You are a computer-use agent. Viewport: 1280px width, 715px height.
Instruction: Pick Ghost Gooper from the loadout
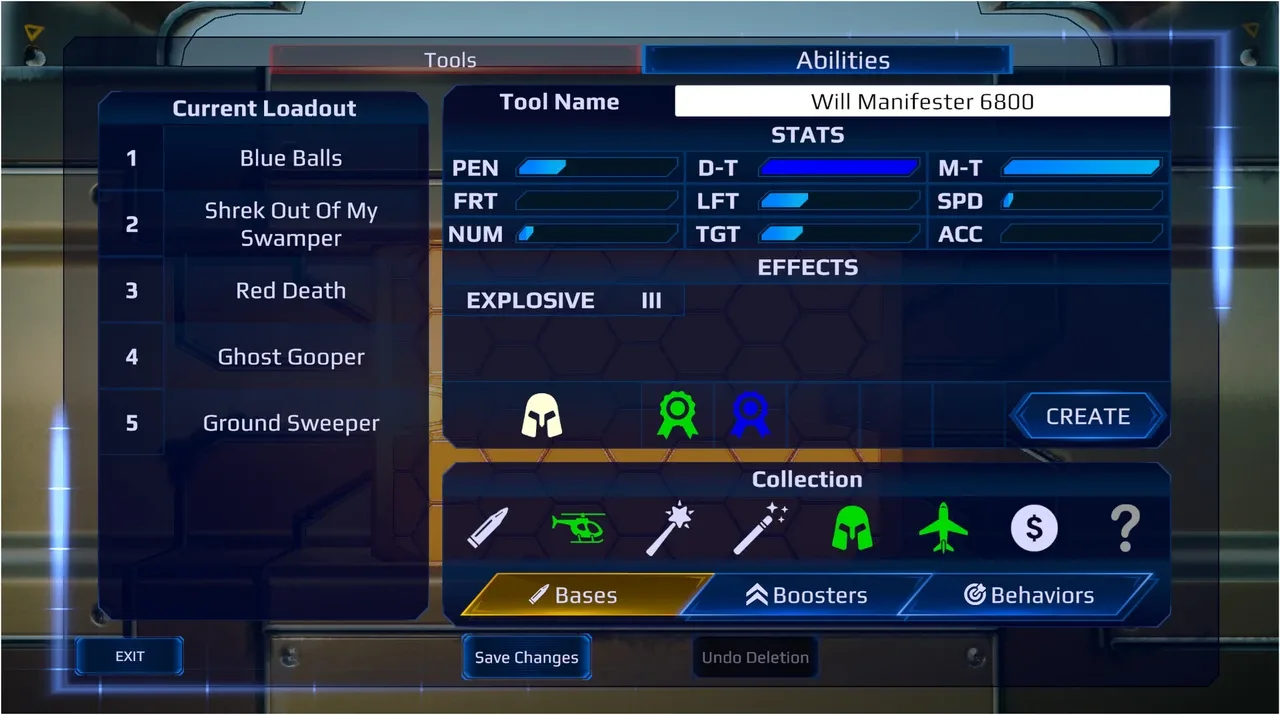coord(290,357)
